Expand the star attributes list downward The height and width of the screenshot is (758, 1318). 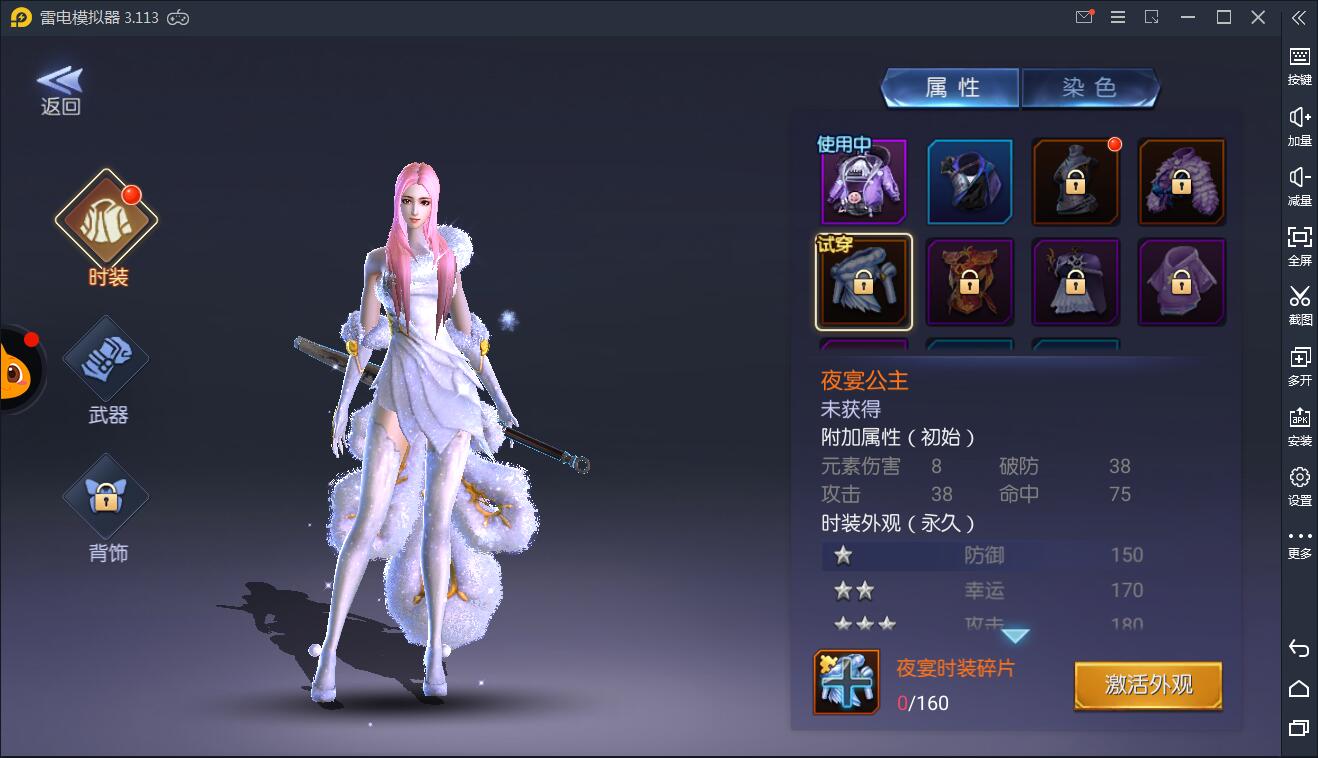1016,633
